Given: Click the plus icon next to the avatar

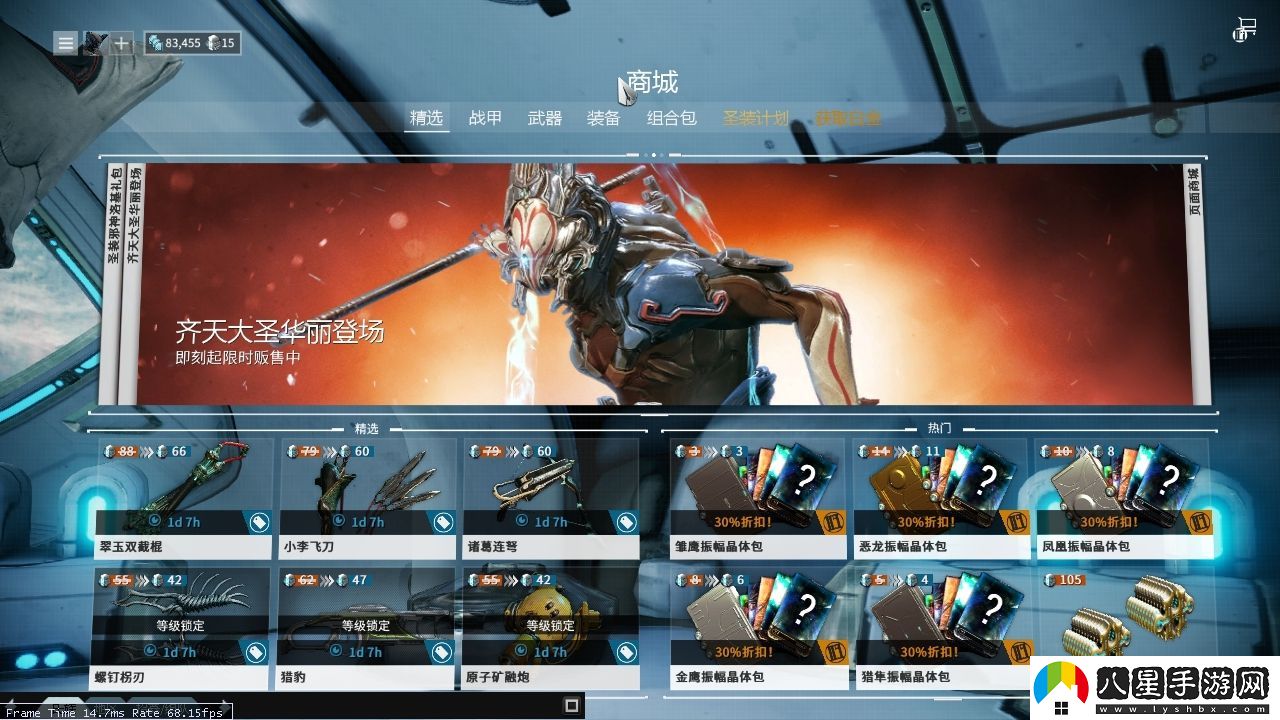Looking at the screenshot, I should click(x=121, y=42).
